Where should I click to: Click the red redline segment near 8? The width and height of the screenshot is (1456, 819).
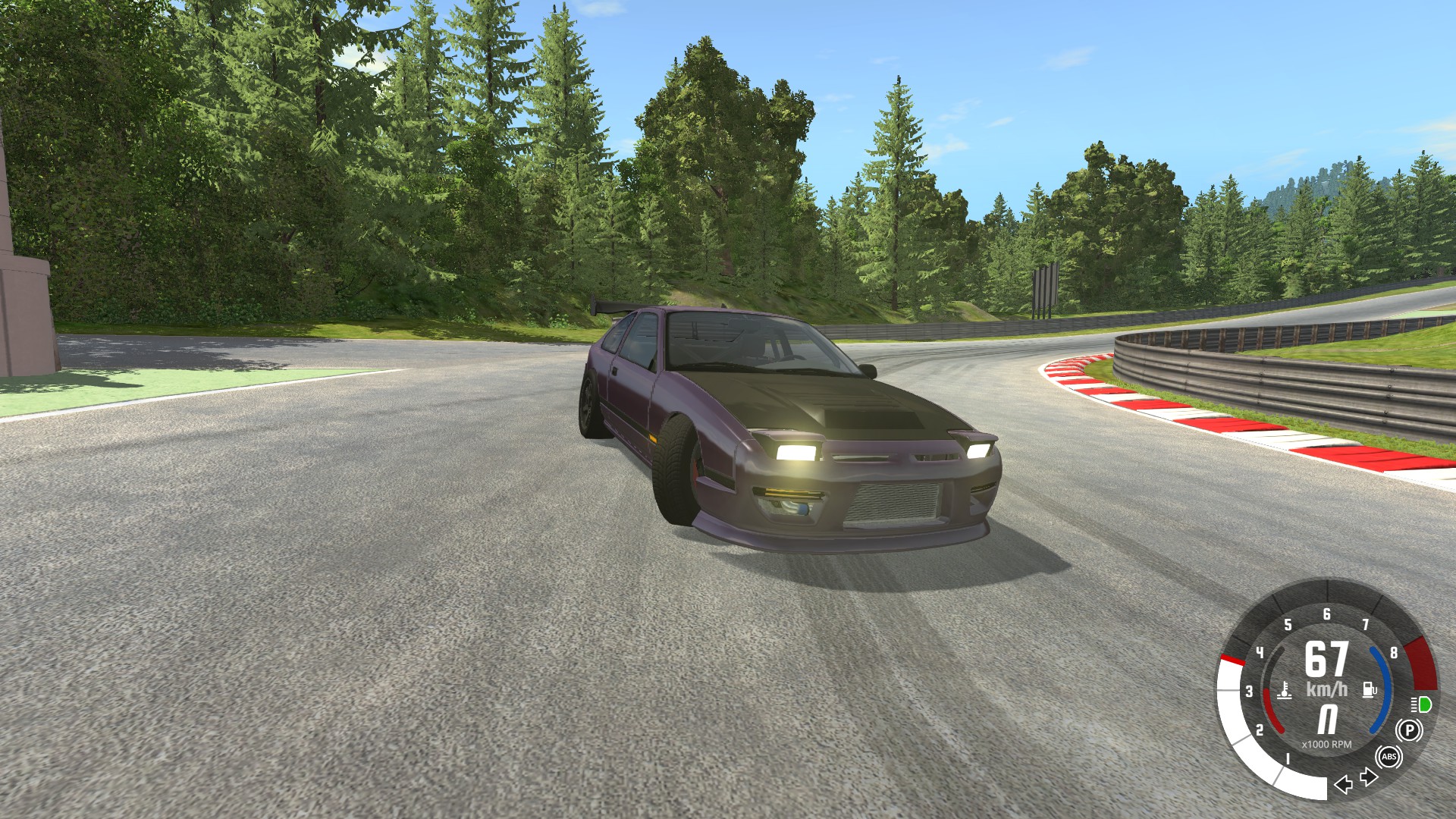(1420, 663)
